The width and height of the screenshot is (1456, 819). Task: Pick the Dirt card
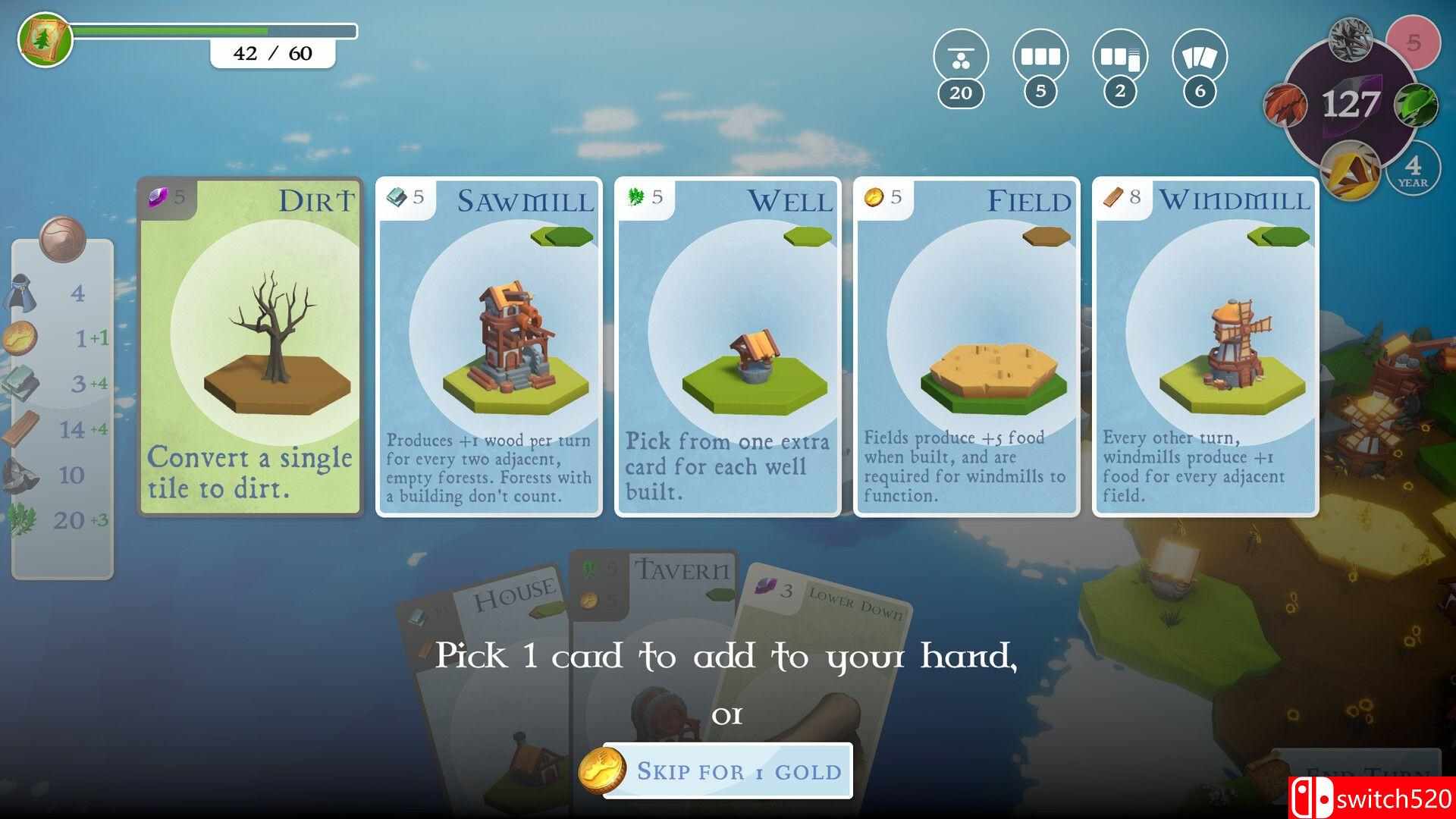coord(250,347)
